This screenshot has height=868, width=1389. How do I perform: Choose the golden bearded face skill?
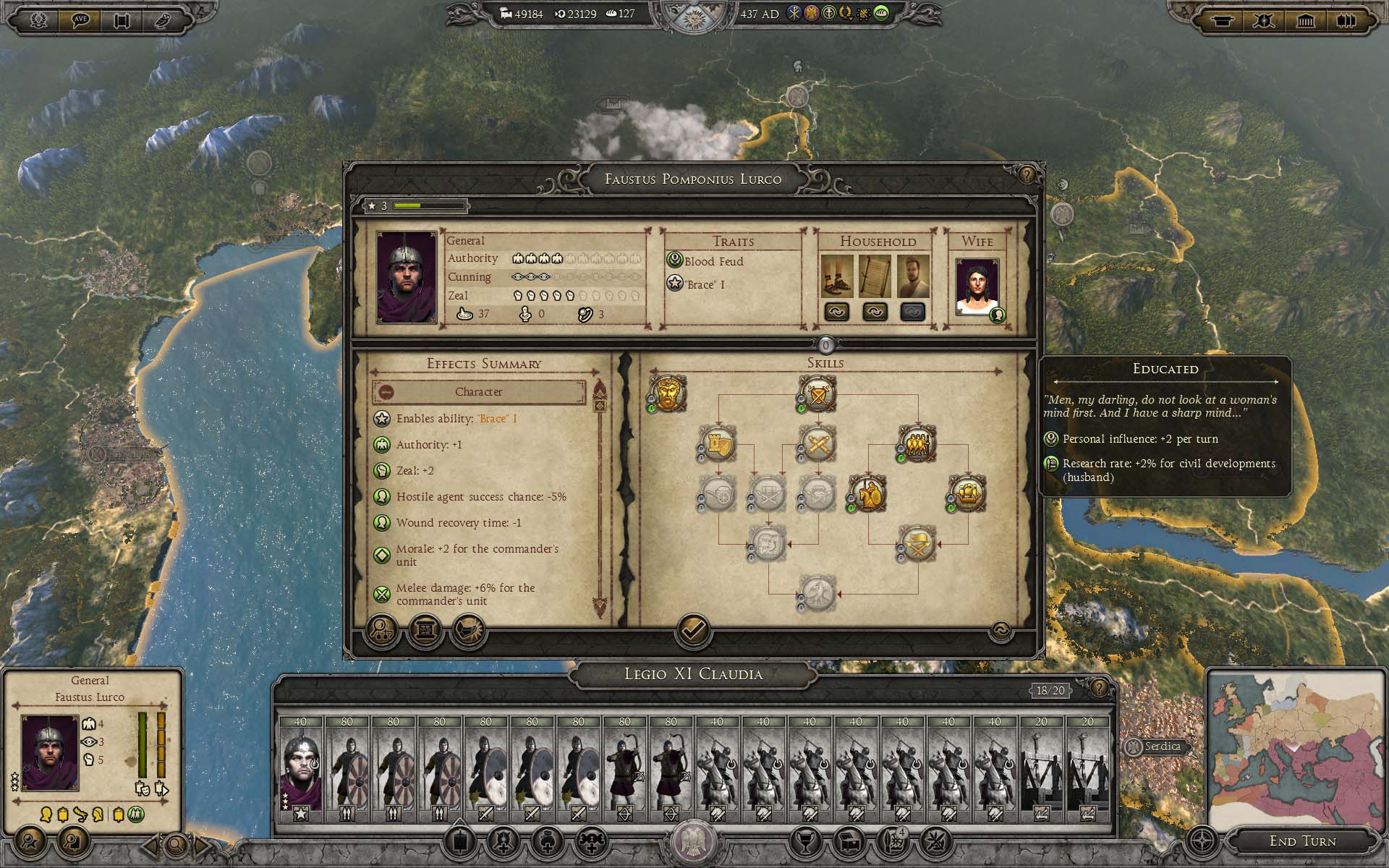667,393
